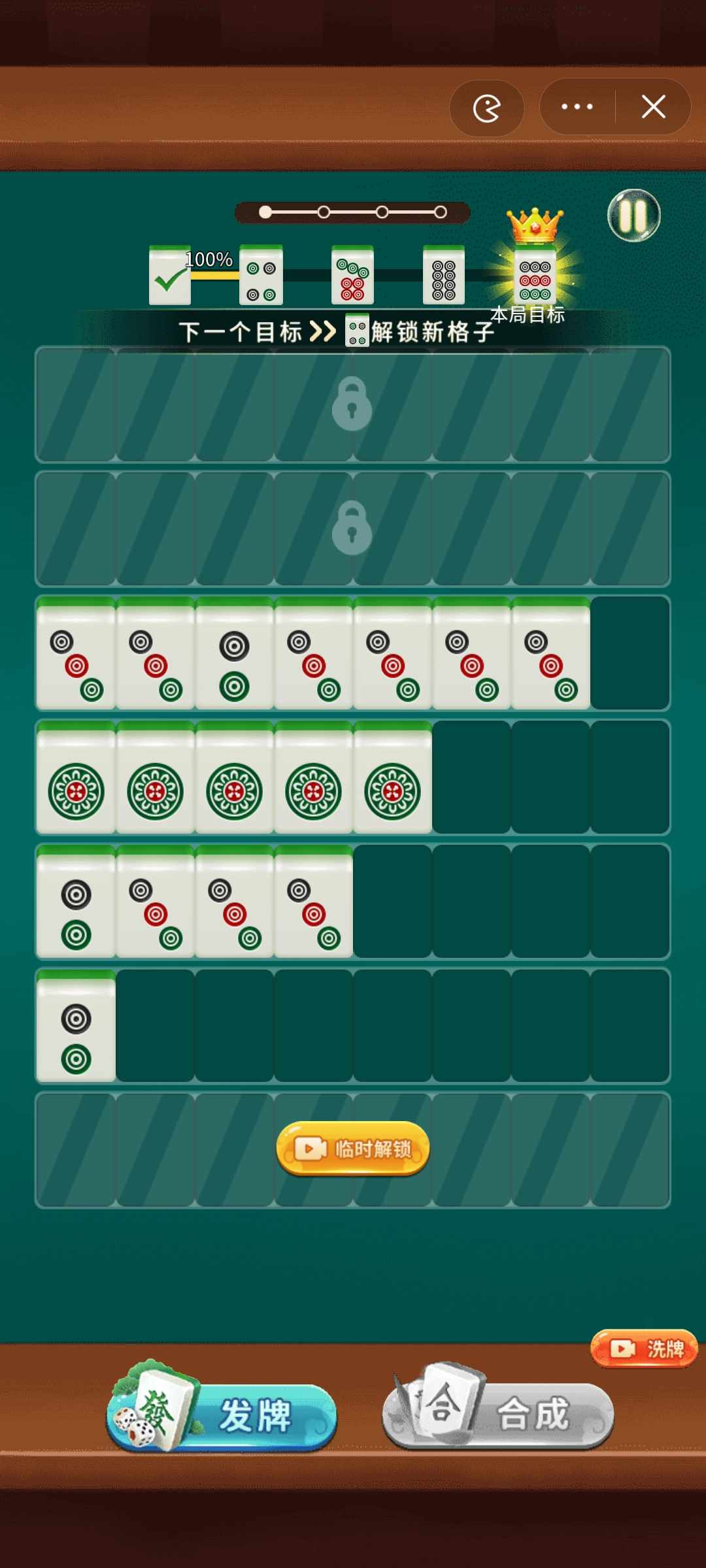Close the mini program window
The image size is (706, 1568).
tap(653, 106)
